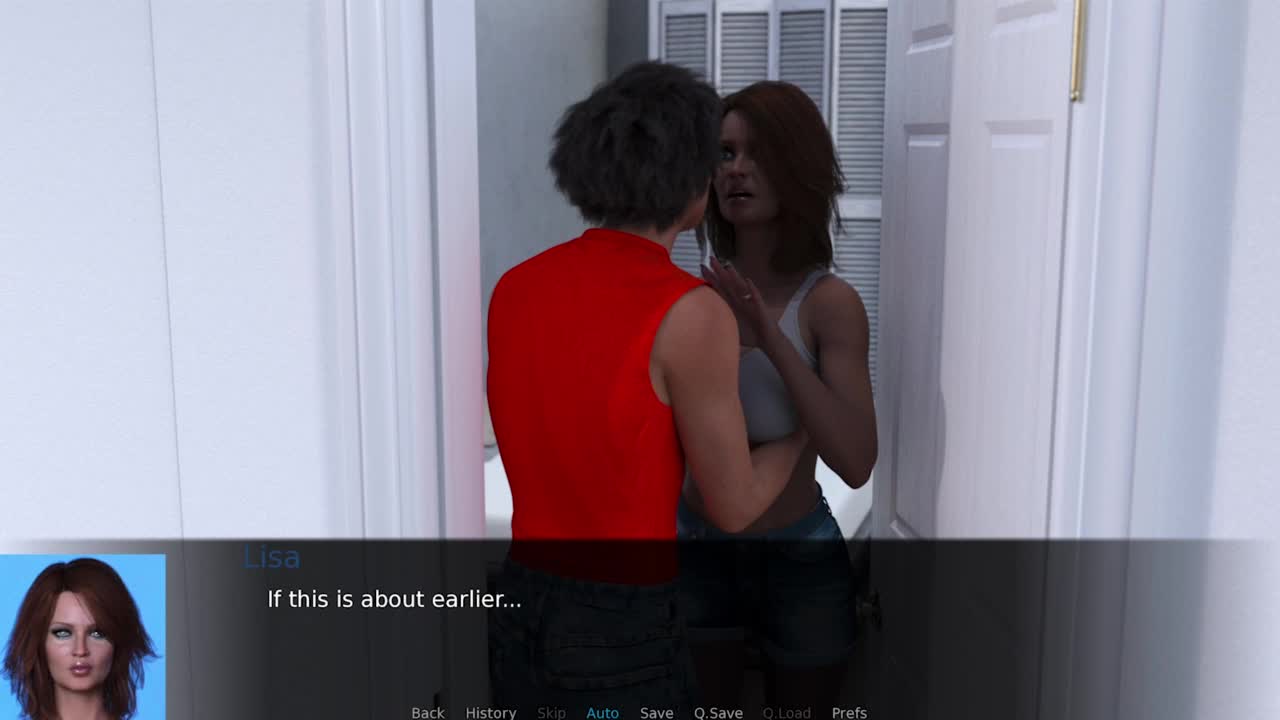The height and width of the screenshot is (720, 1280).
Task: Toggle Auto advance mode
Action: coord(602,712)
